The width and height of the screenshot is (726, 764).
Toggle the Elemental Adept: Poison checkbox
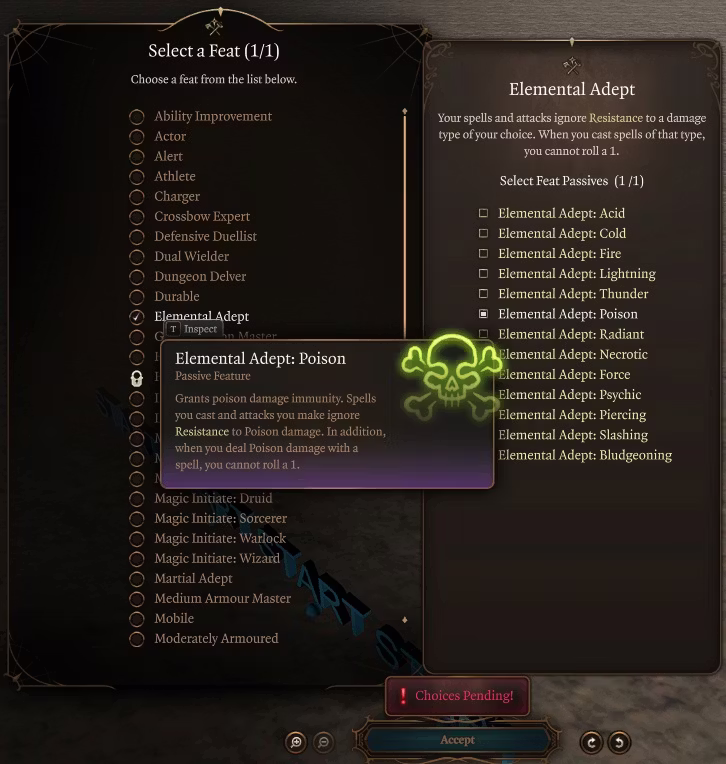(x=484, y=314)
